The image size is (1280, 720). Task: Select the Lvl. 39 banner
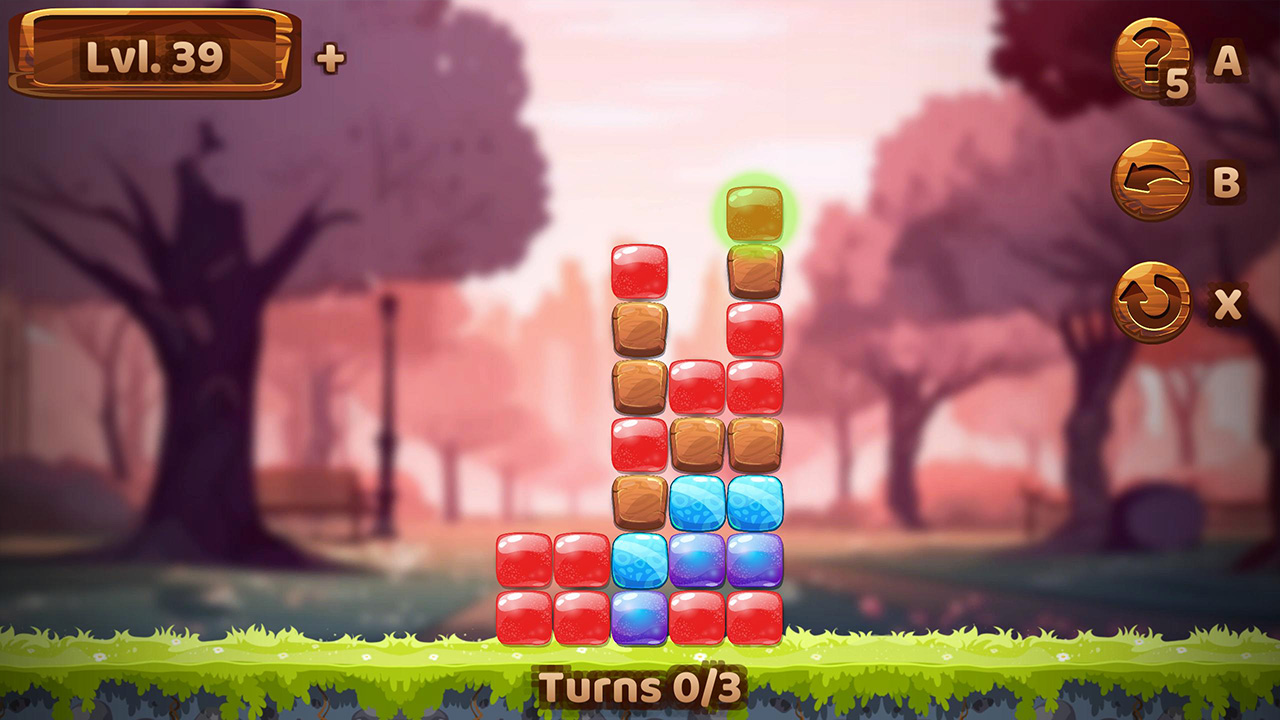155,57
